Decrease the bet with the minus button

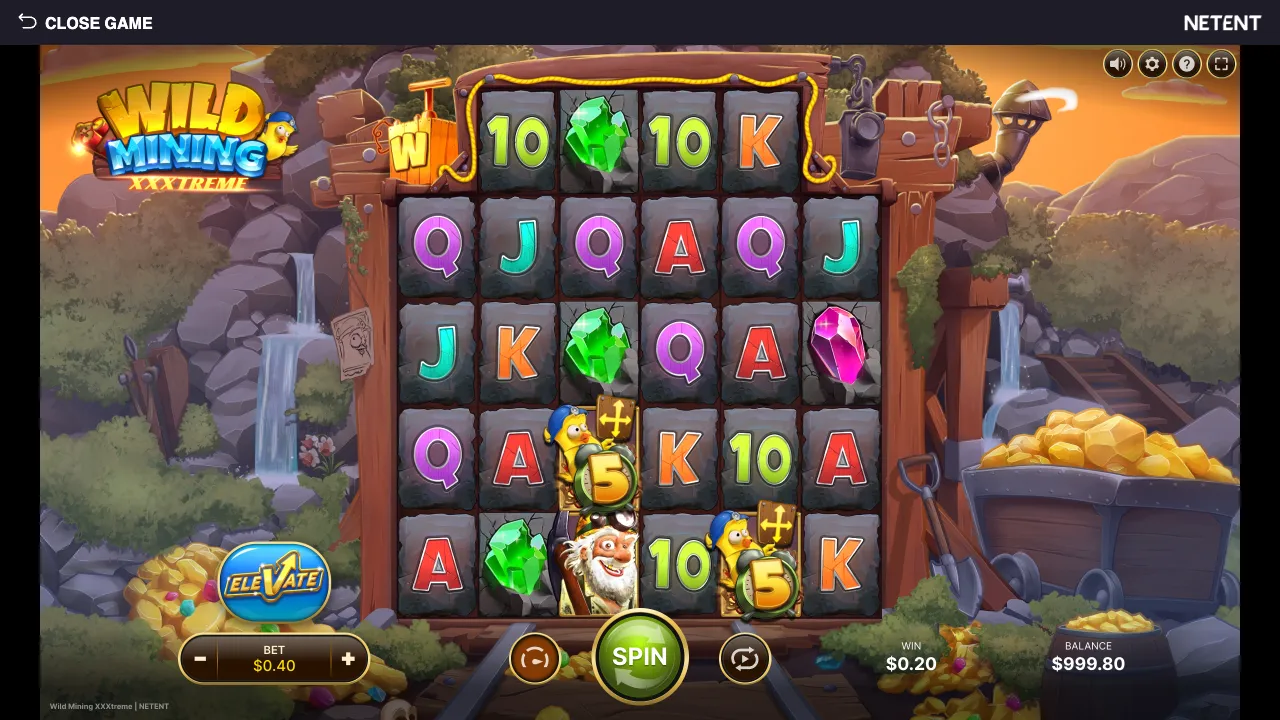(x=200, y=659)
